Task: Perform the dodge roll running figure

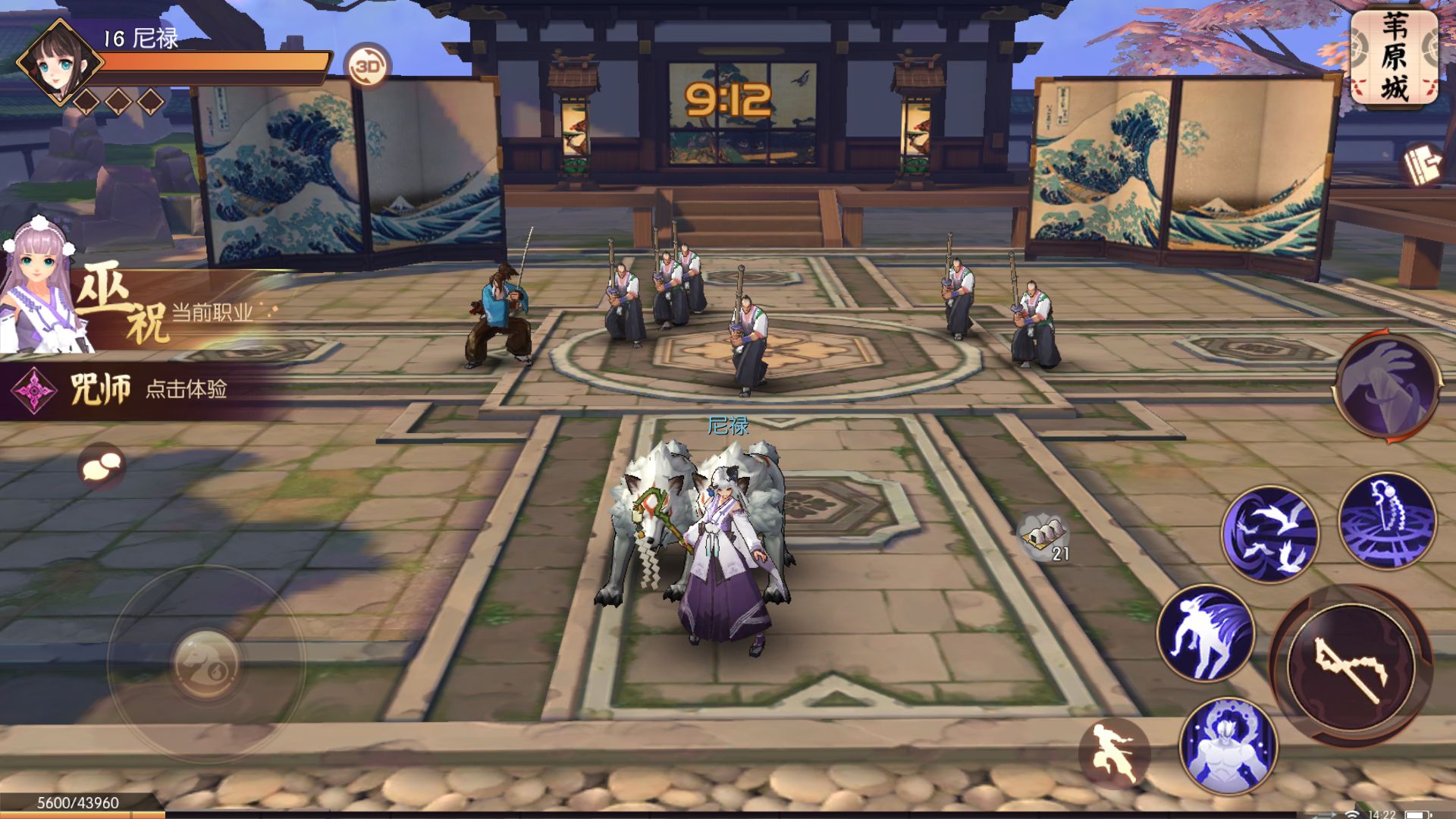Action: click(x=1113, y=753)
